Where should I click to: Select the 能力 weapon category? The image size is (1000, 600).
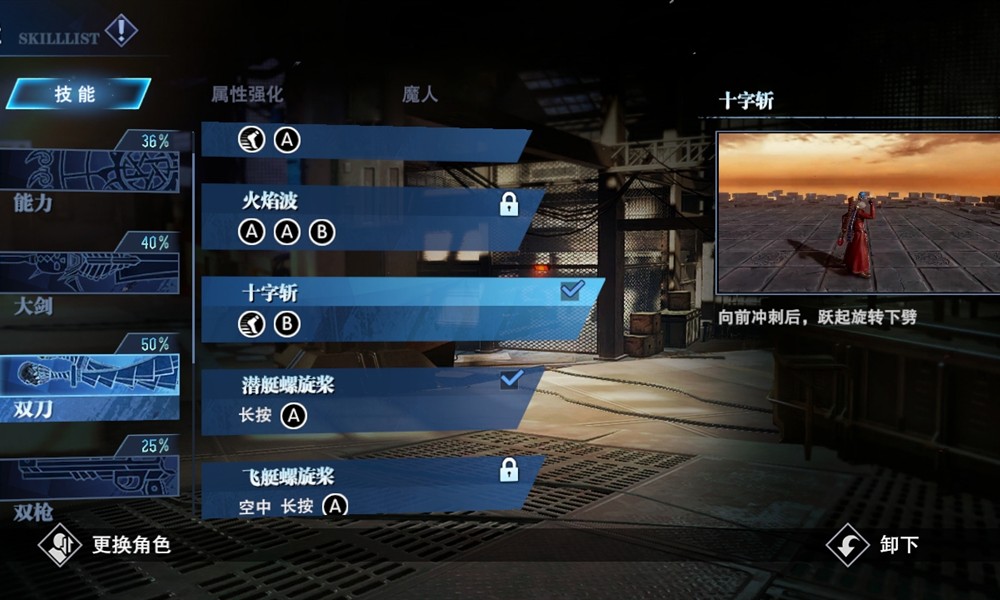click(x=95, y=175)
